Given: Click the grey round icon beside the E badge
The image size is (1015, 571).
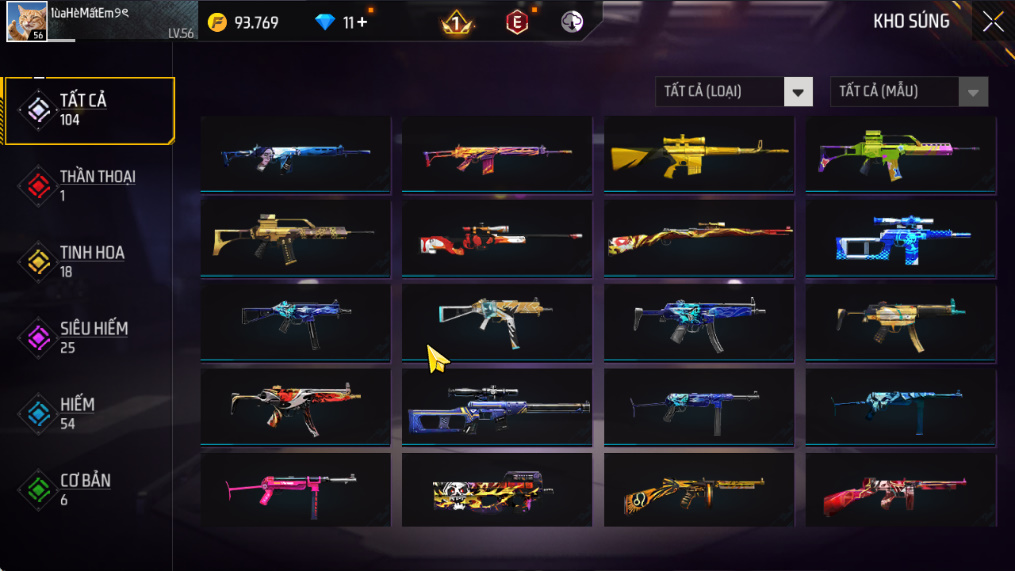Looking at the screenshot, I should pos(572,22).
